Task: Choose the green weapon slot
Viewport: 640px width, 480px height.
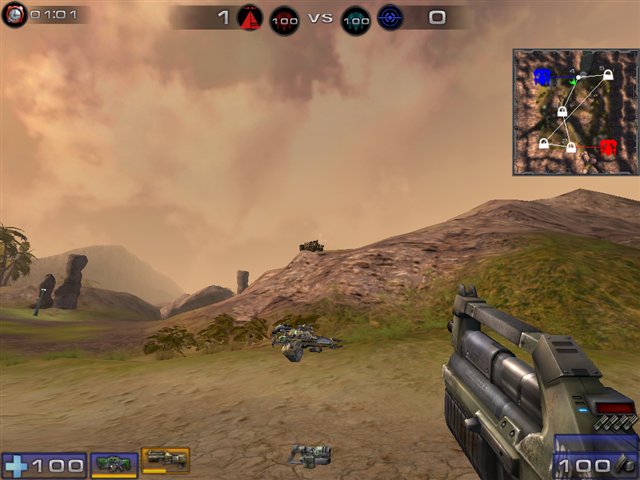Action: coord(114,463)
